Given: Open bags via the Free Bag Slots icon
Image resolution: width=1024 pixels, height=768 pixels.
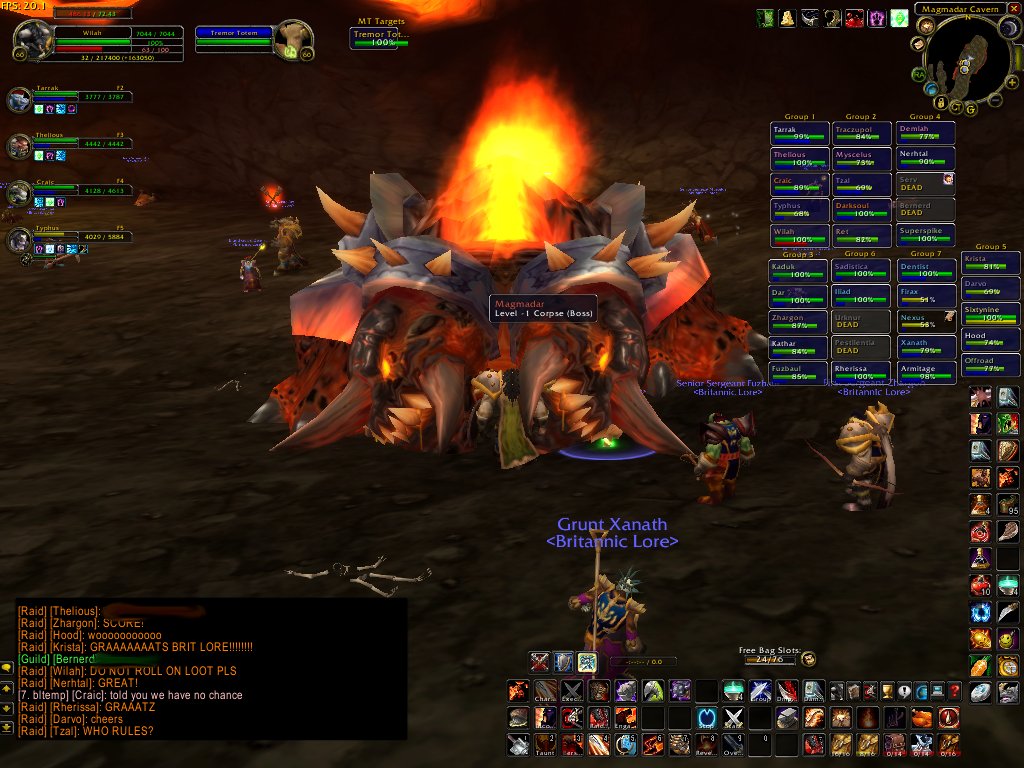Looking at the screenshot, I should tap(808, 659).
